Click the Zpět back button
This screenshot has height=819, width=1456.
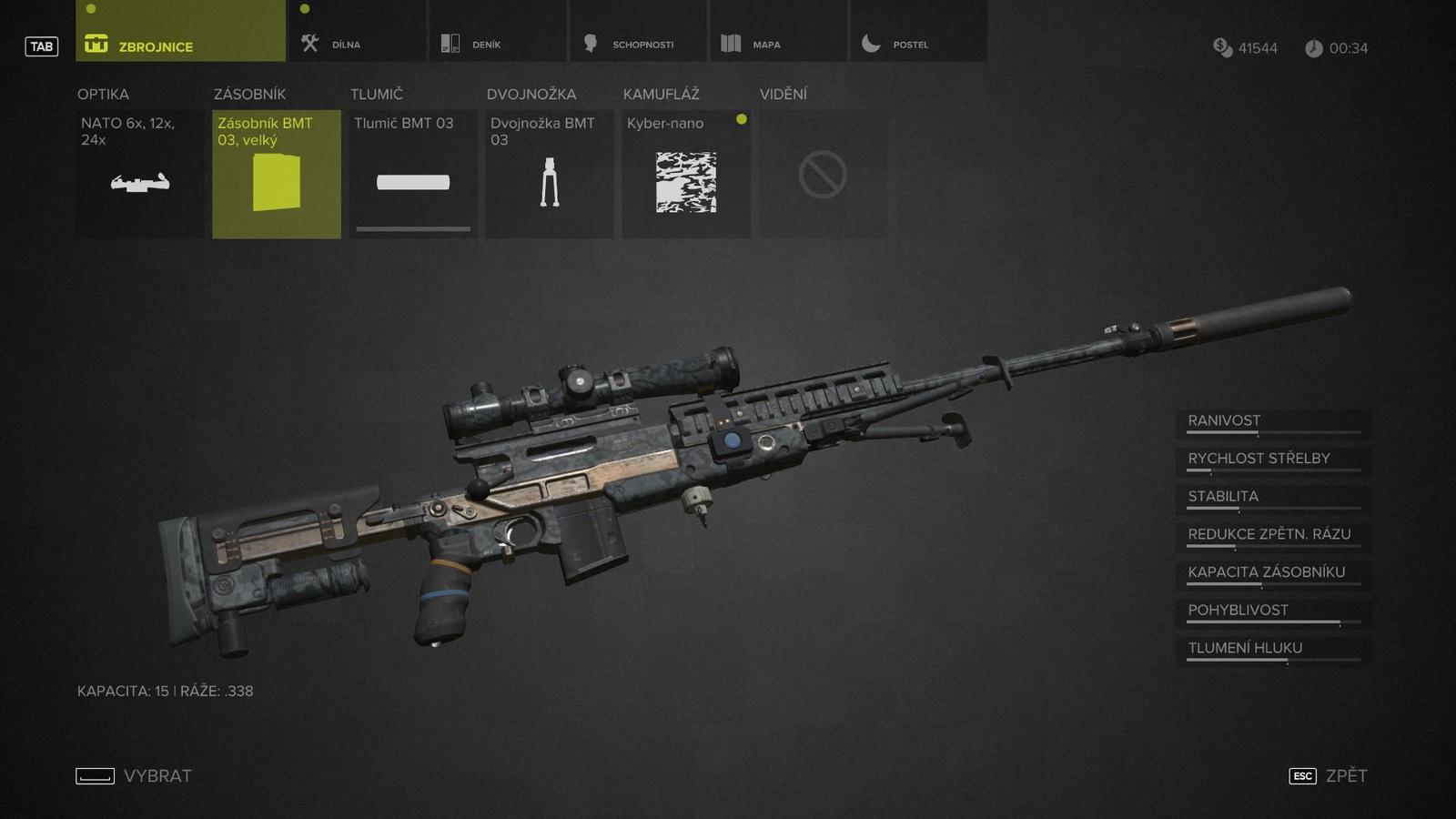click(1330, 775)
